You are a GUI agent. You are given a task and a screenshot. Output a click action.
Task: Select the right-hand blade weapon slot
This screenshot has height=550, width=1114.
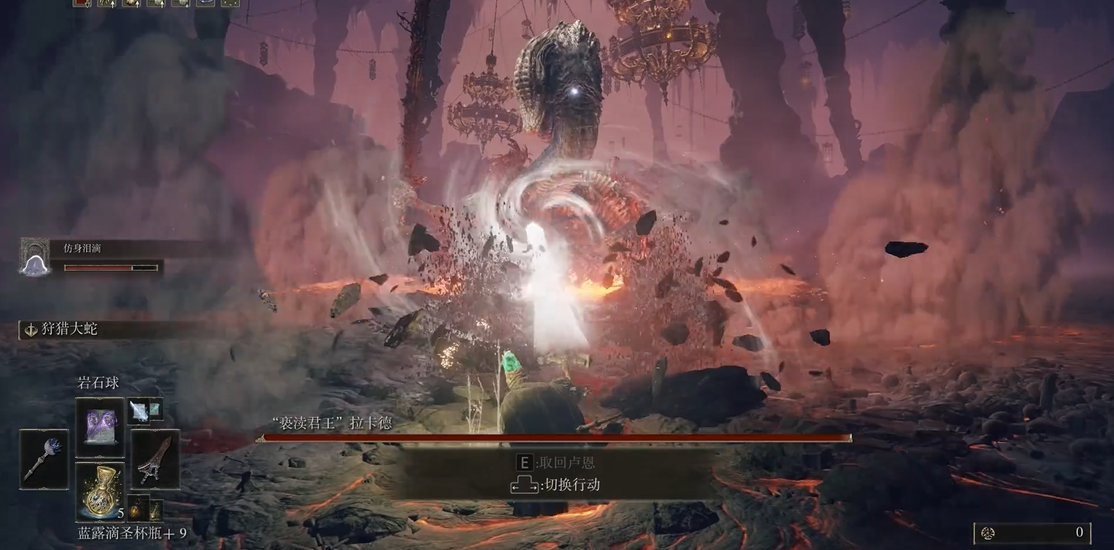tap(155, 458)
